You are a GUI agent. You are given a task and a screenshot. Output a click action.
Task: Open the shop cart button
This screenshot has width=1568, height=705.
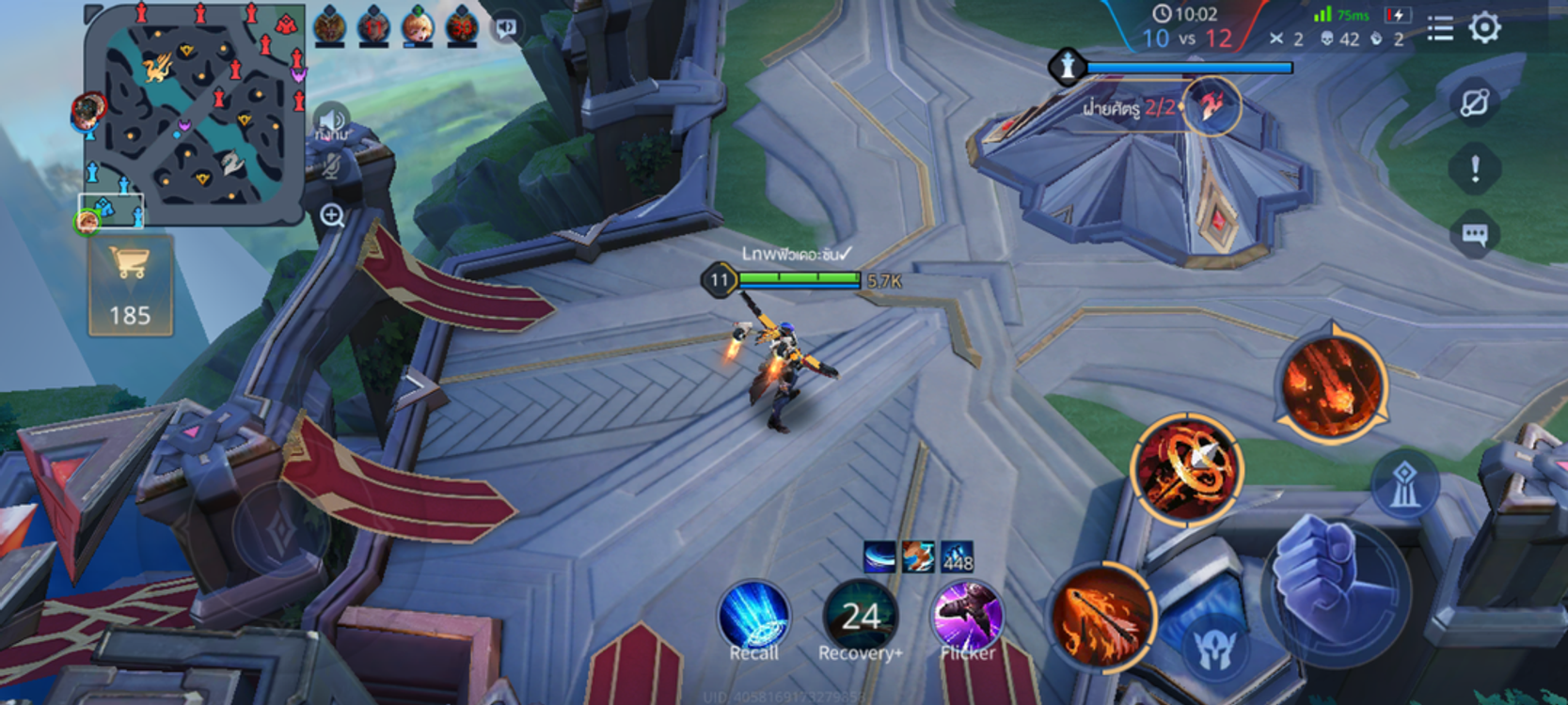coord(130,285)
